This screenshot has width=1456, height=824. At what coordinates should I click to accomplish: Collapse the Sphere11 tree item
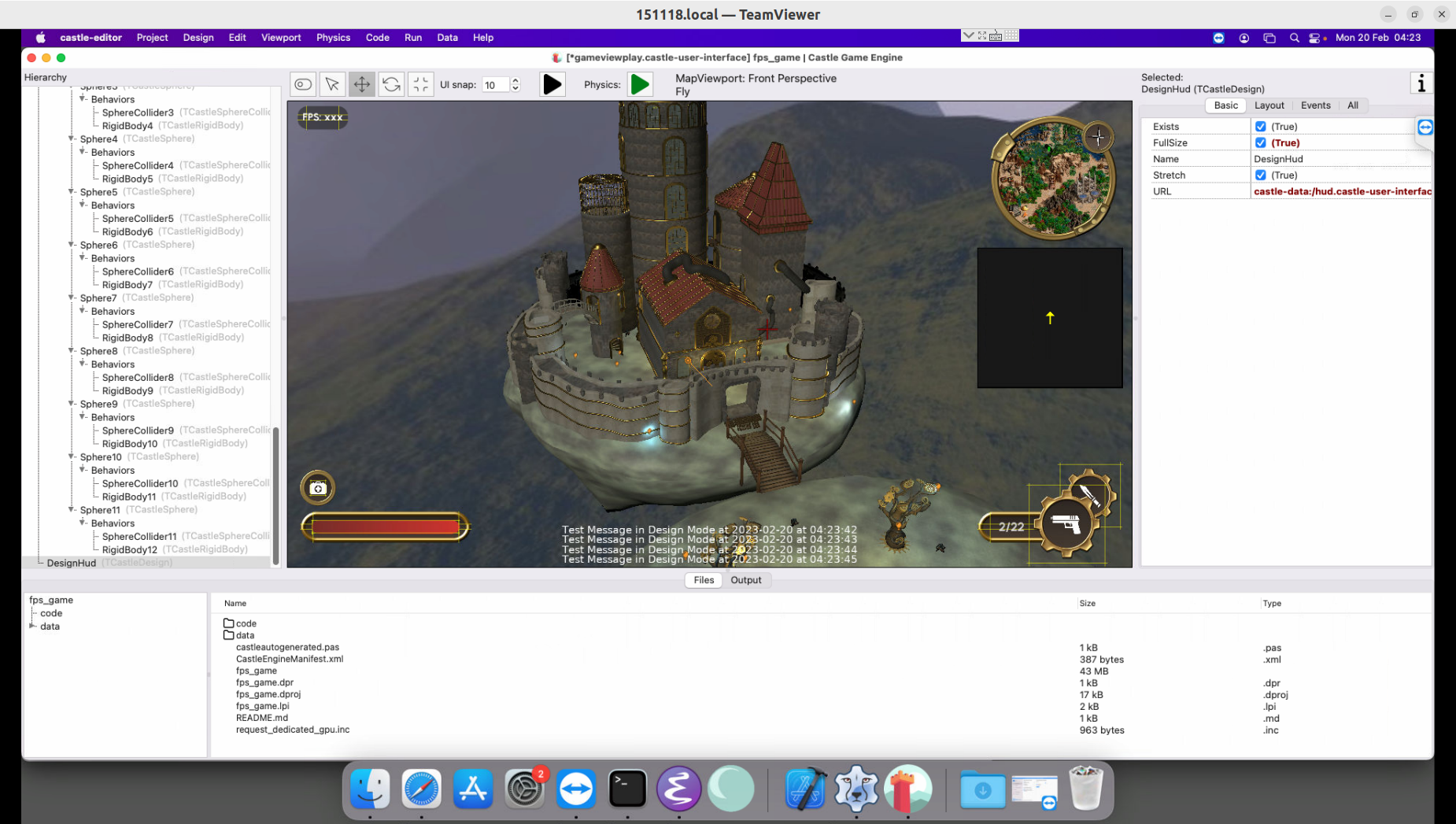tap(71, 509)
